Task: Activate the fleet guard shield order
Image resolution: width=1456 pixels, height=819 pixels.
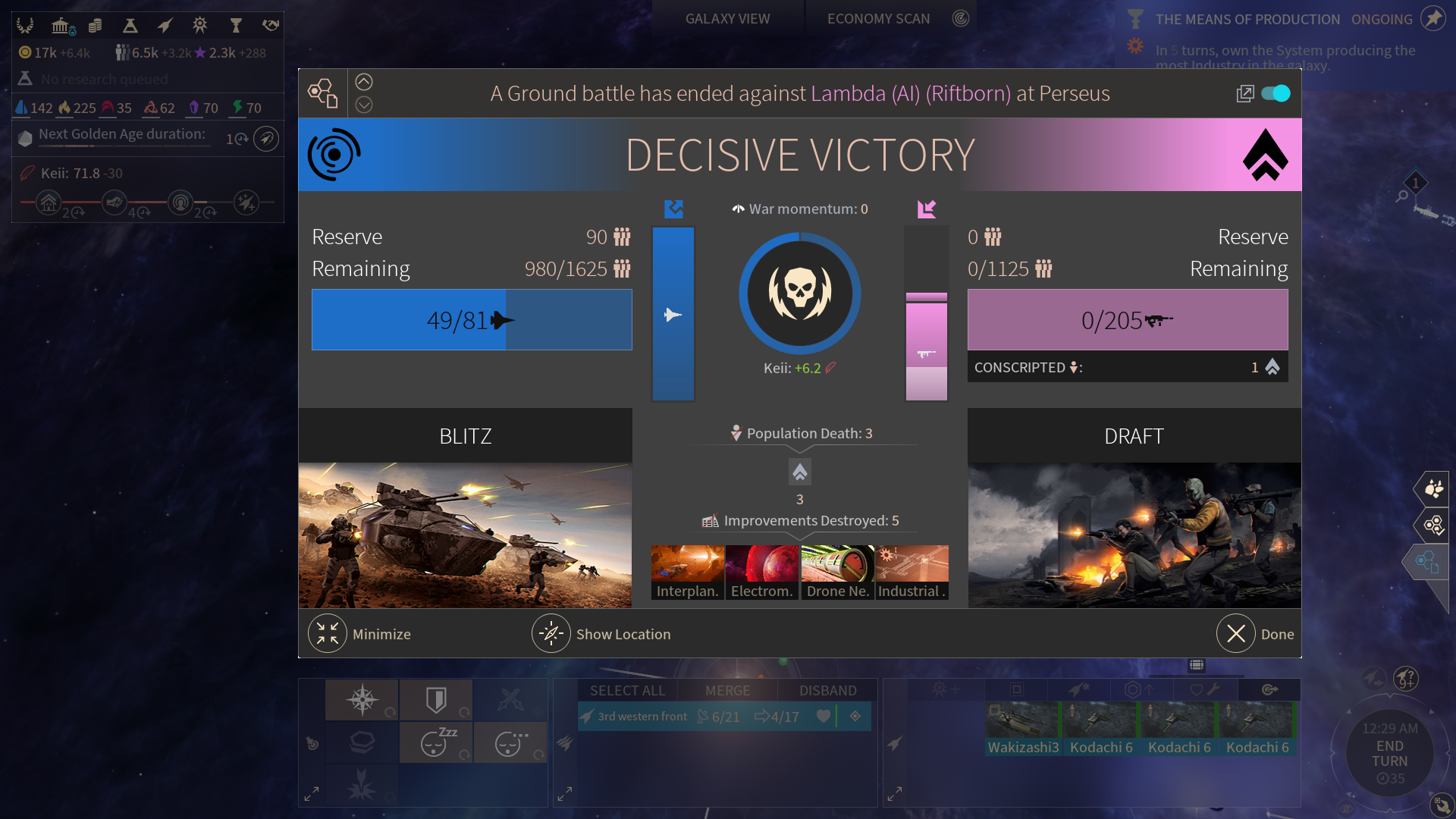Action: click(436, 699)
